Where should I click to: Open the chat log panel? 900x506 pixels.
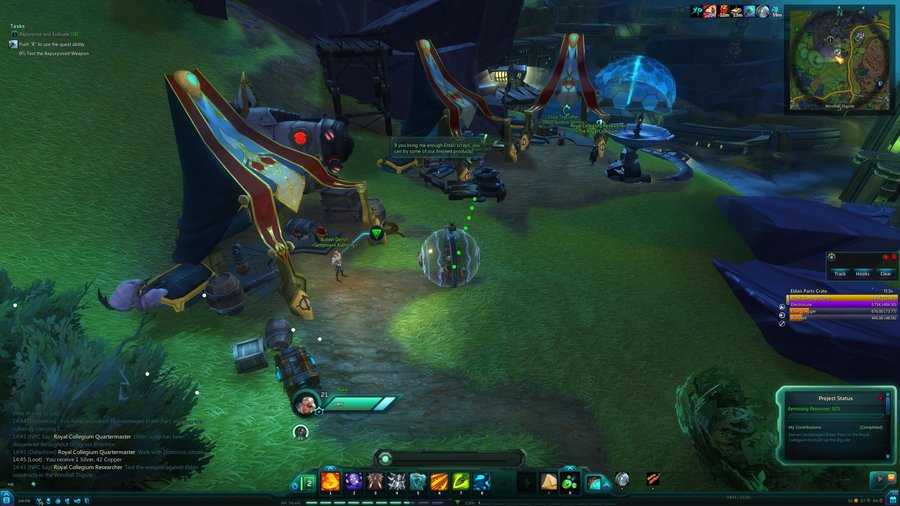pos(100,447)
